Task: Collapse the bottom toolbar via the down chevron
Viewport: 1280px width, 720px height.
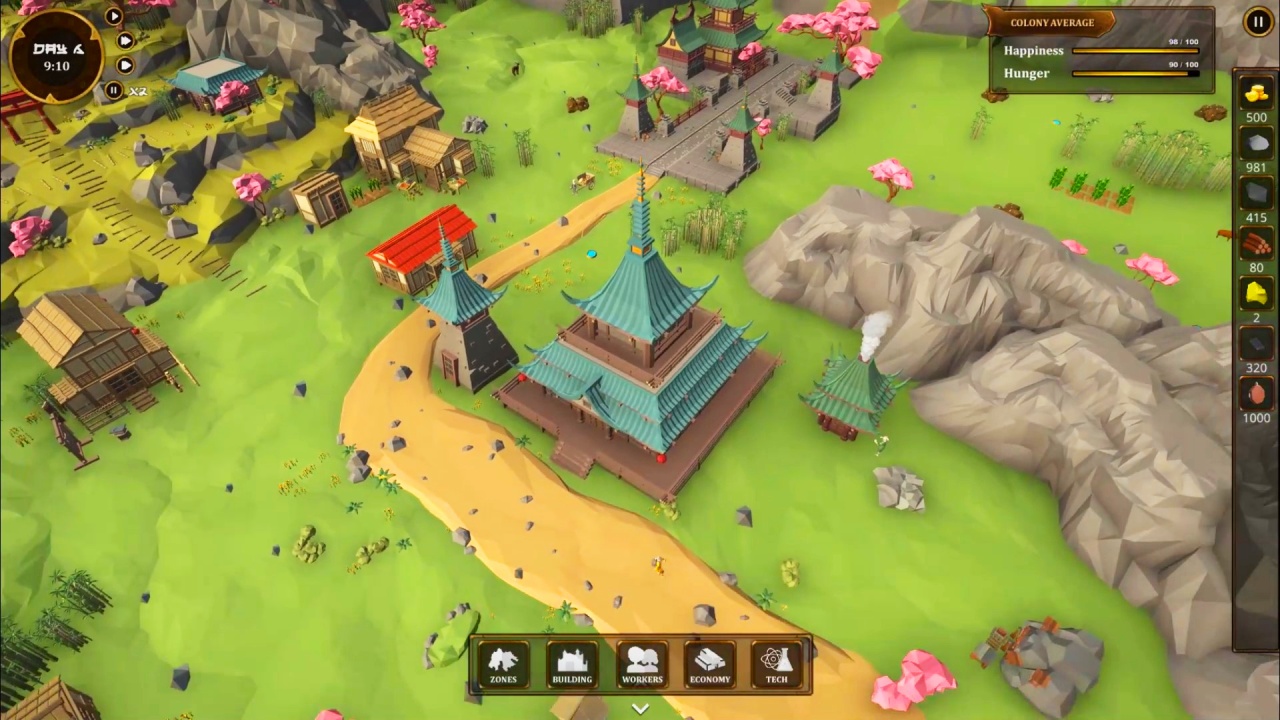Action: (640, 707)
